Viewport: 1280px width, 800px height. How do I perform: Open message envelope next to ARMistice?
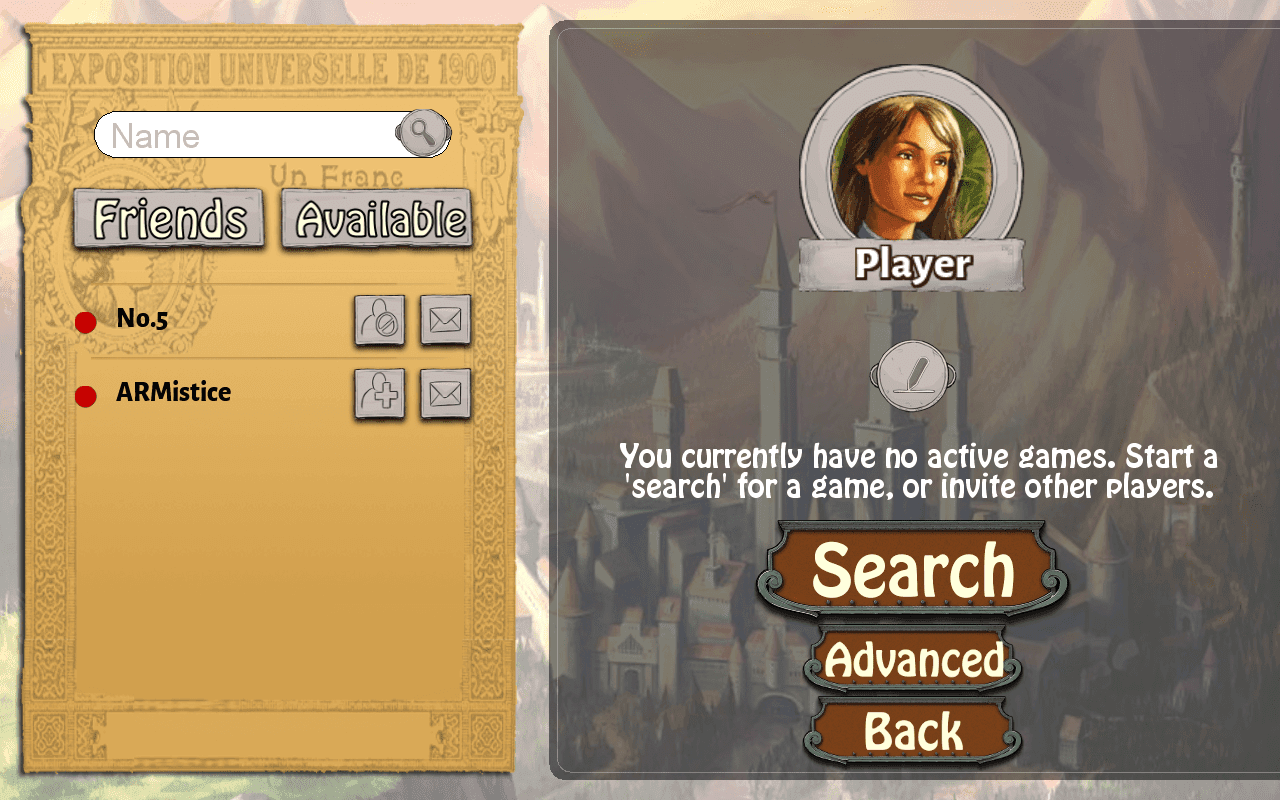[x=445, y=395]
